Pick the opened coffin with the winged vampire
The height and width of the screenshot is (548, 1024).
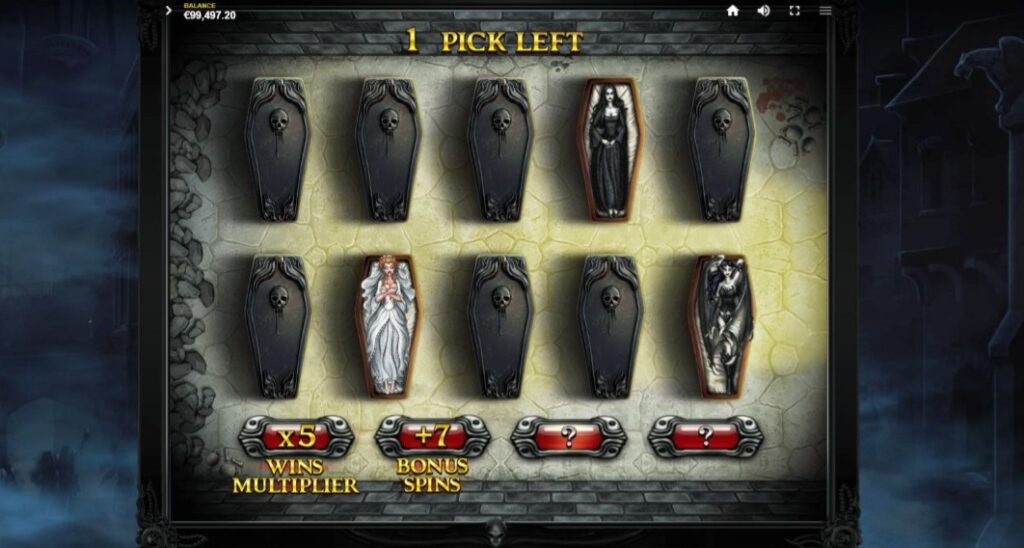pos(721,325)
